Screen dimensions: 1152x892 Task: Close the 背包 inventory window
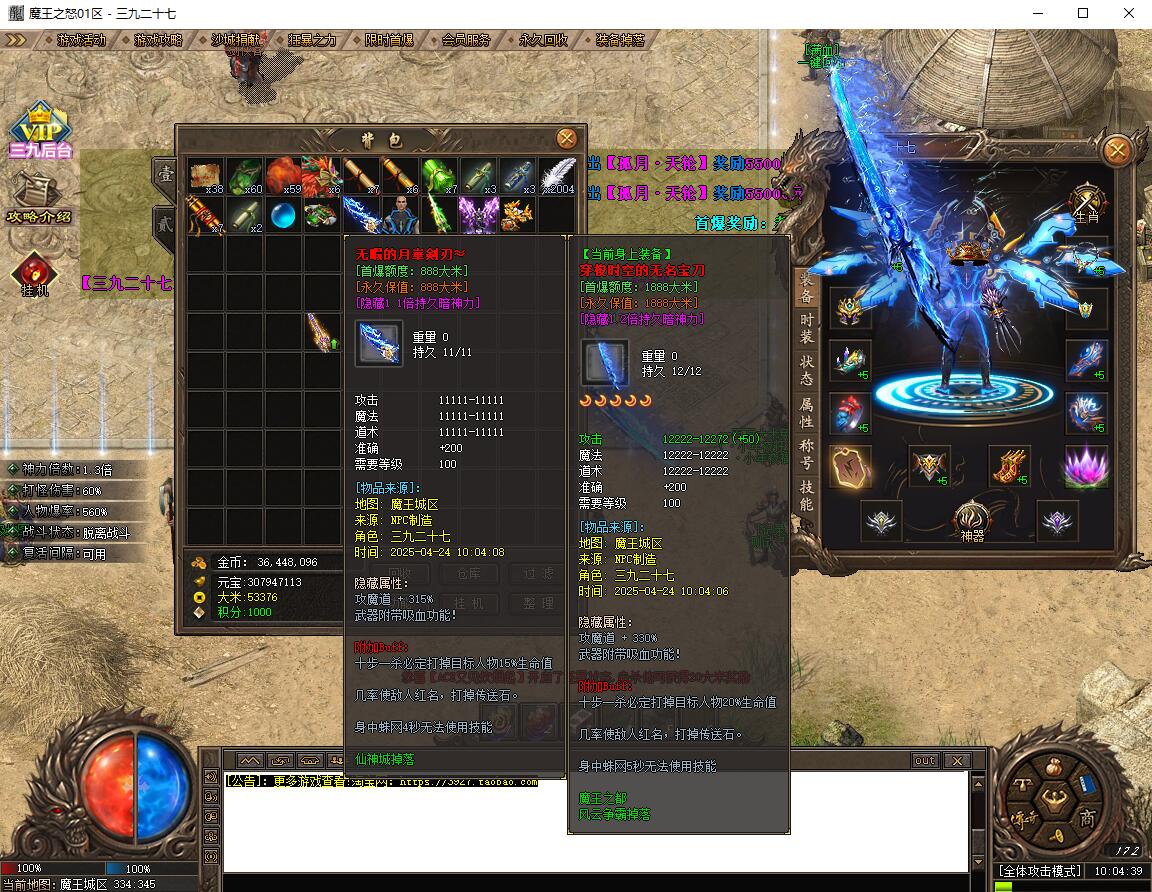point(566,138)
